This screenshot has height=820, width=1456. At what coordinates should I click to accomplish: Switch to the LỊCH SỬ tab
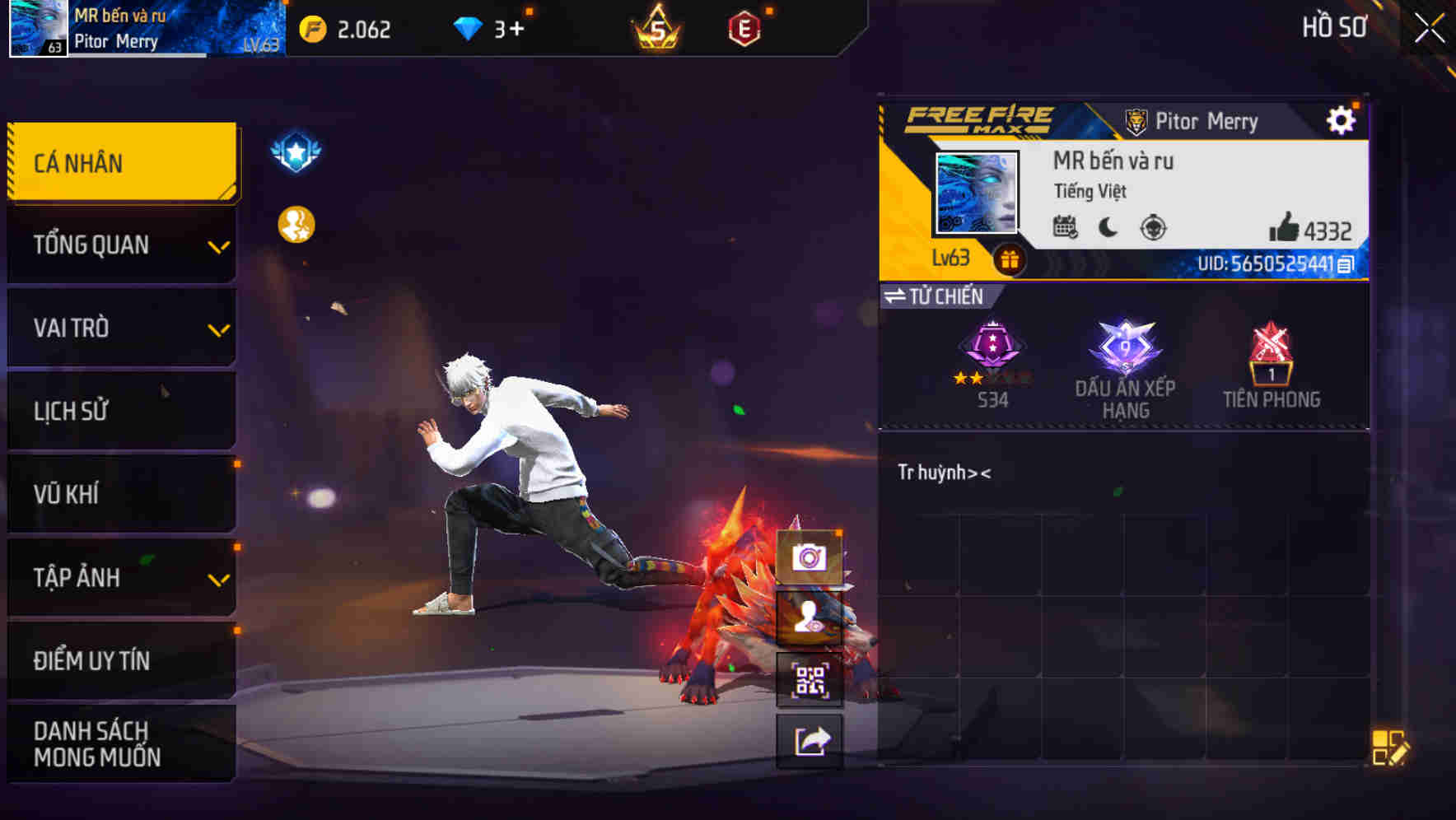[121, 411]
